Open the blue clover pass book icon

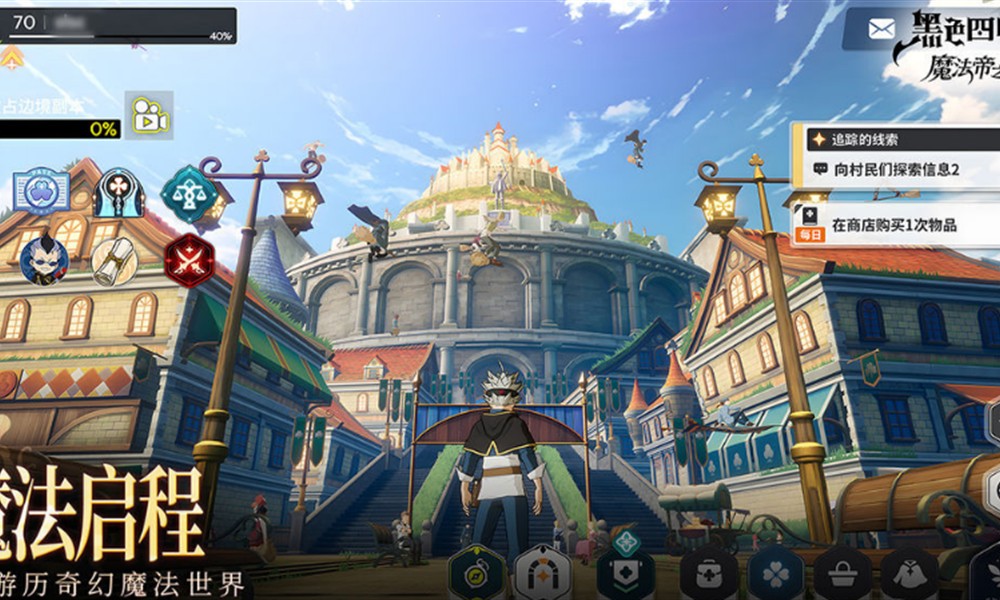point(41,191)
